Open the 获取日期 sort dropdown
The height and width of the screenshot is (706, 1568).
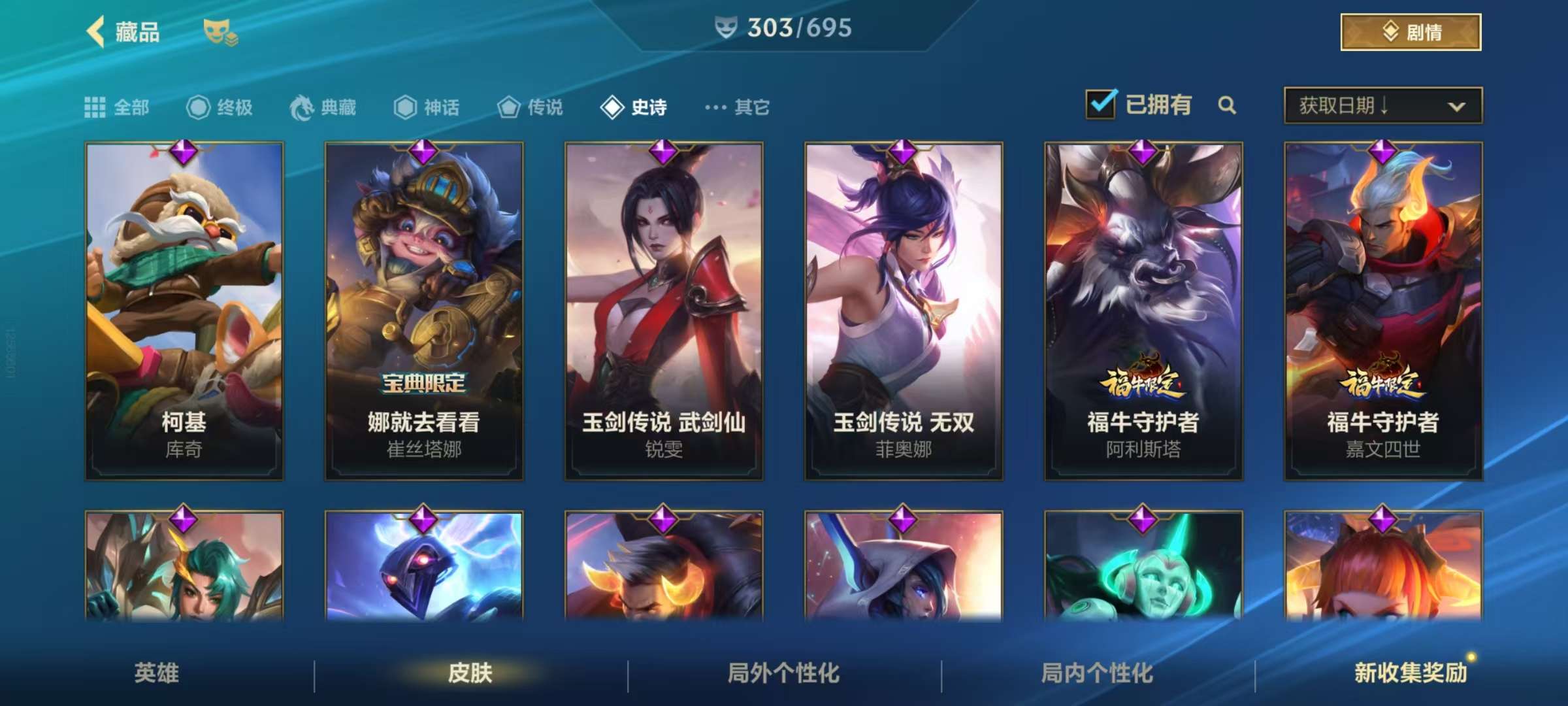(1382, 106)
